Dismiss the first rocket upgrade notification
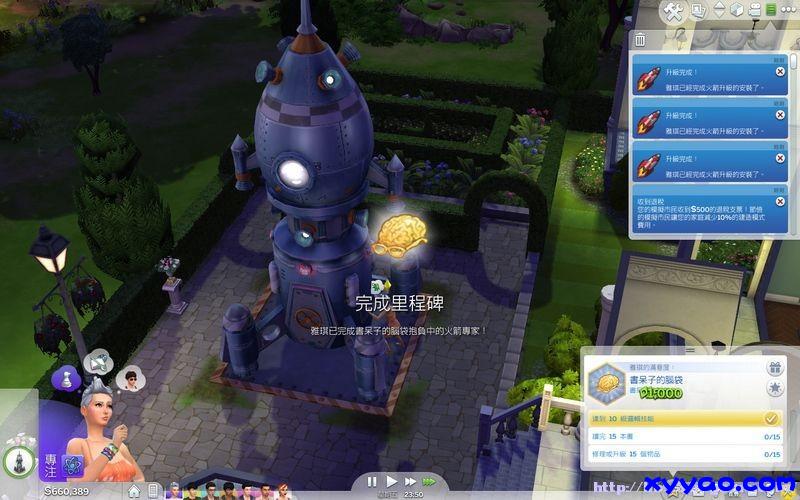 tap(779, 72)
